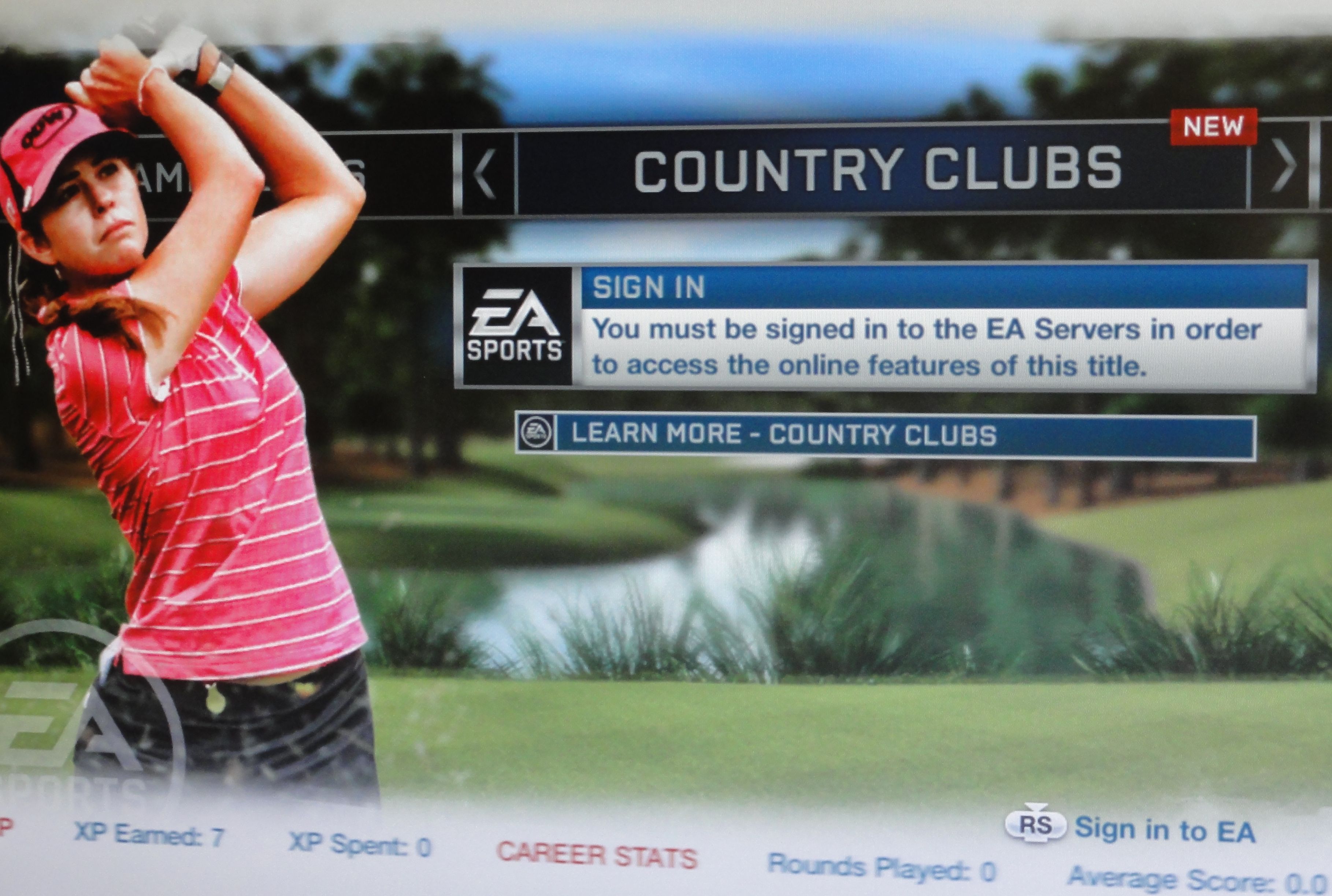Viewport: 1332px width, 896px height.
Task: Advance to the next menu with right arrow
Action: [1282, 166]
